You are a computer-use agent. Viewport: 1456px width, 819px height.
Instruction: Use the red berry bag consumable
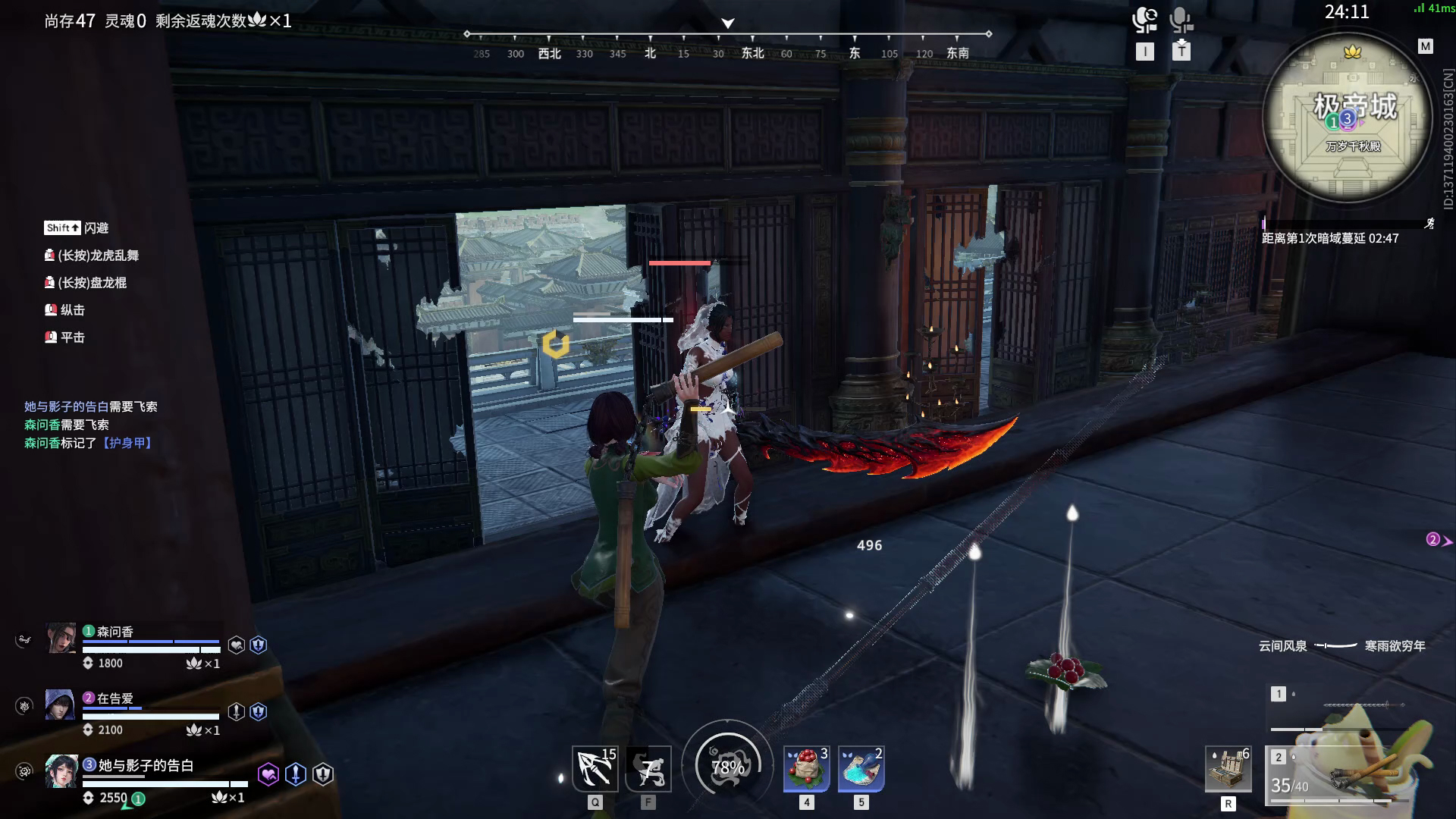coord(806,768)
